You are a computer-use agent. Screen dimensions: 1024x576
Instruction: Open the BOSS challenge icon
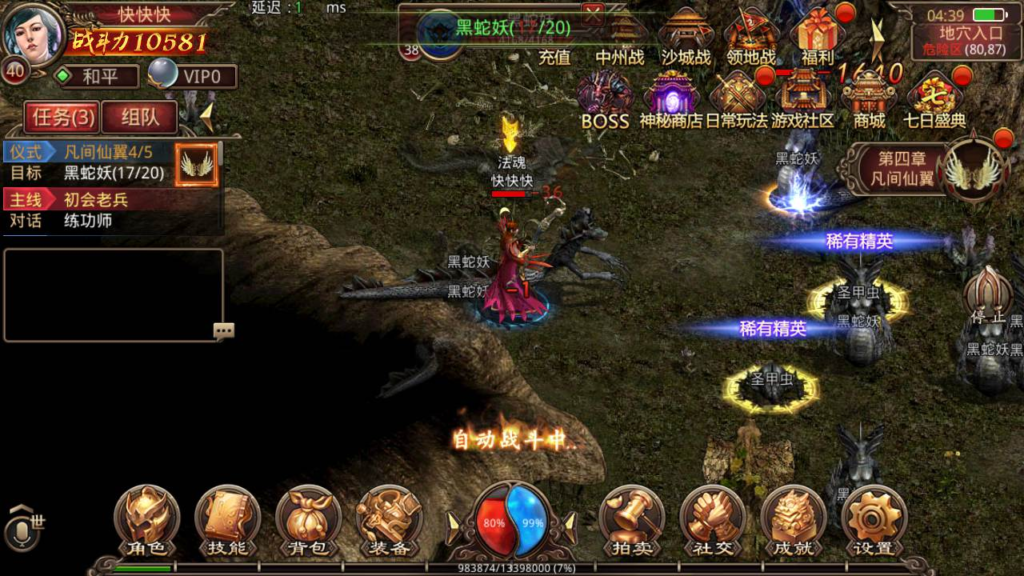tap(605, 100)
